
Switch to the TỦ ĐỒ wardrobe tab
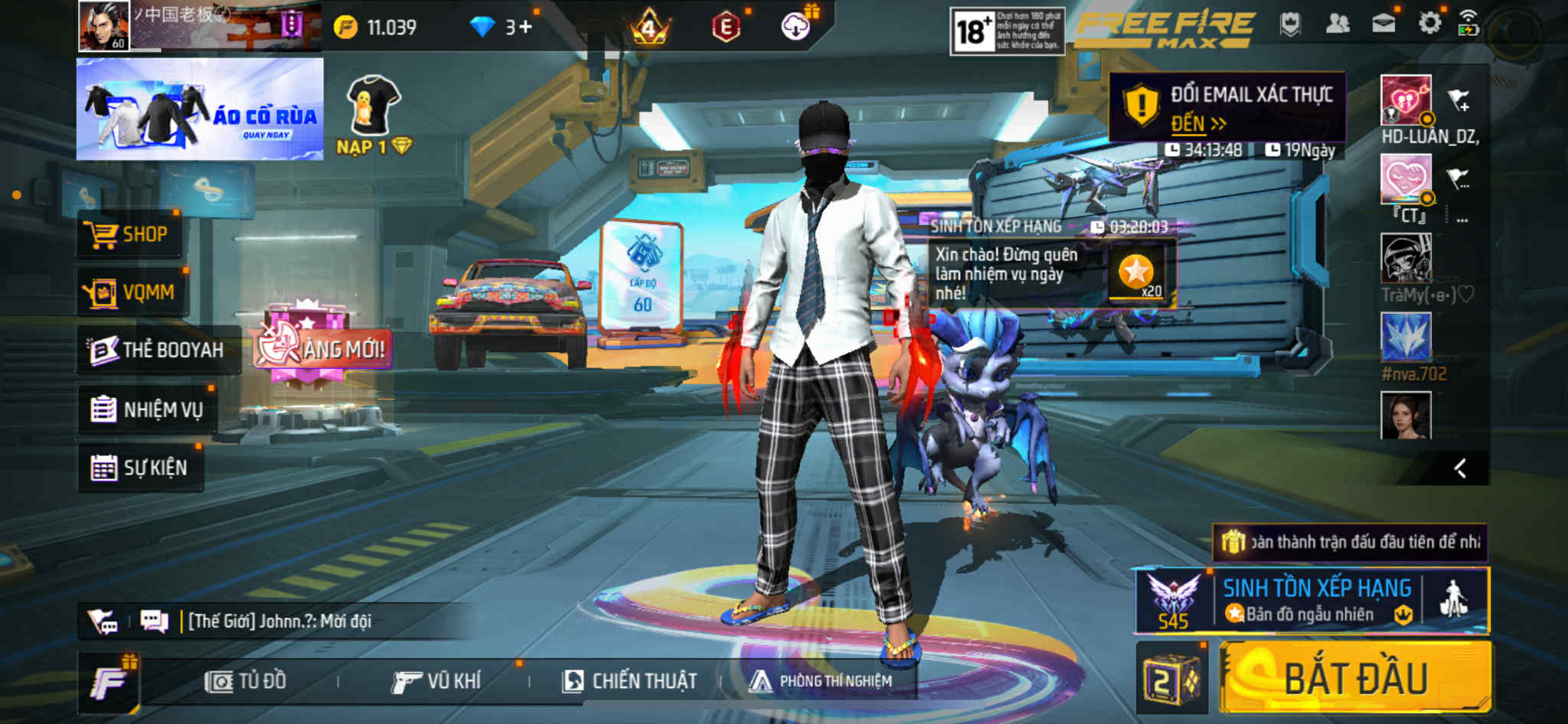point(247,681)
